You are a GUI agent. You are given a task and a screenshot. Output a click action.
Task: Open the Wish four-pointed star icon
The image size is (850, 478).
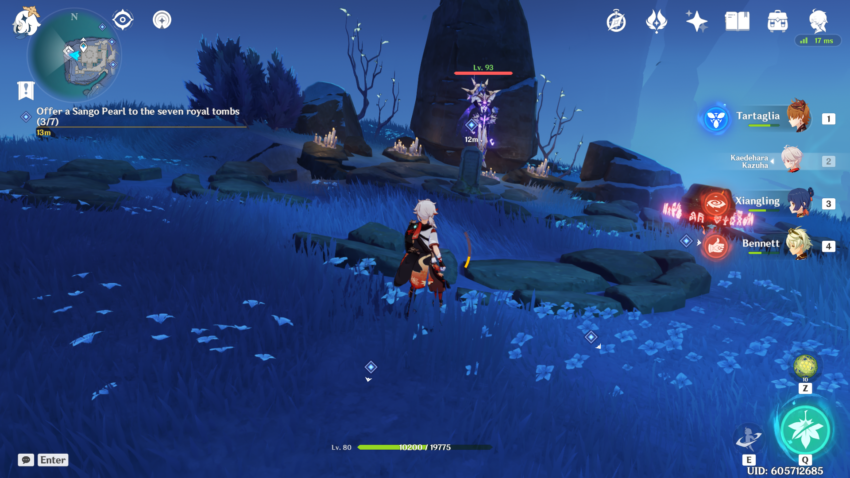pyautogui.click(x=696, y=20)
